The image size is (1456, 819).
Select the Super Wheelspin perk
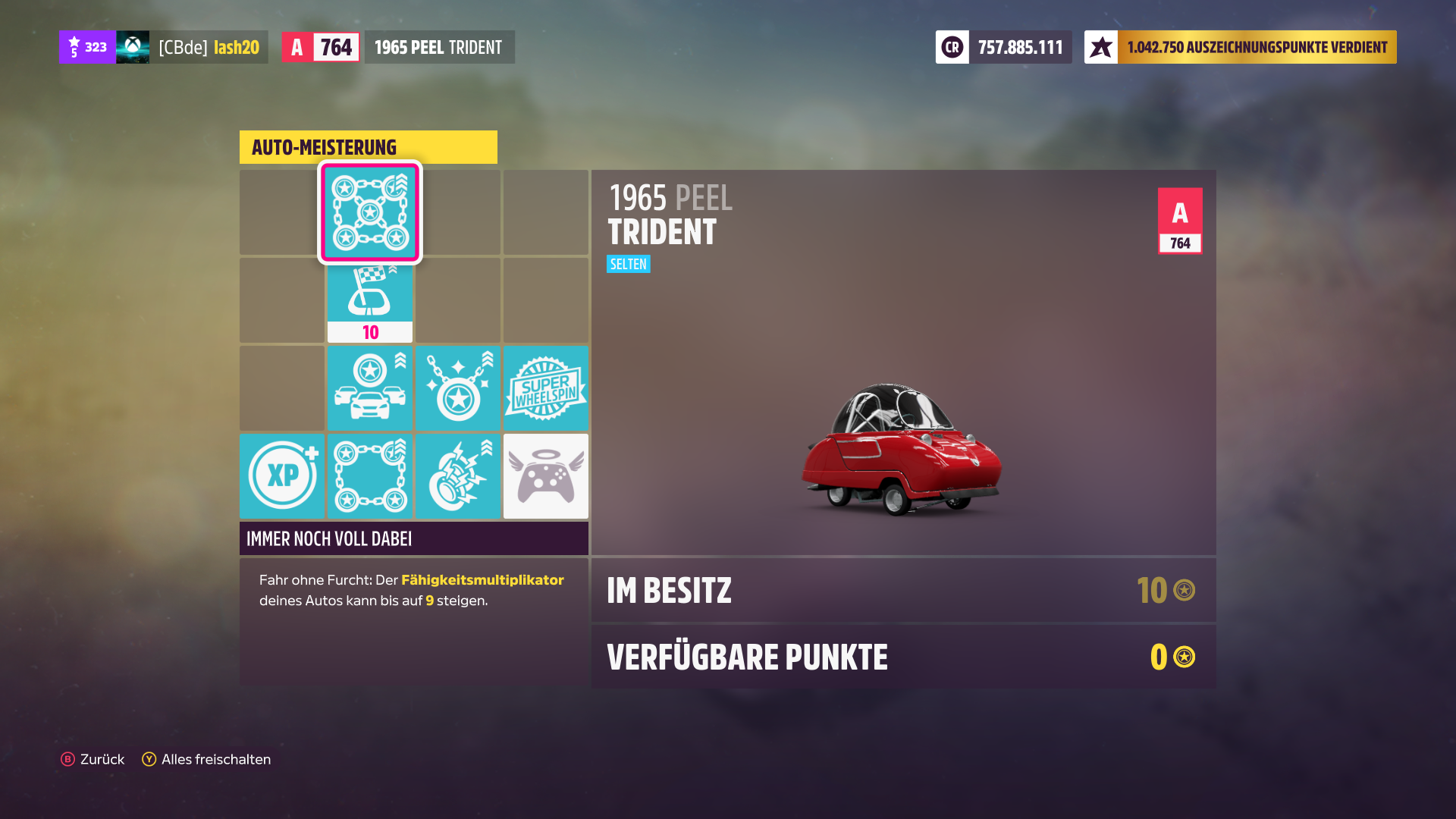[x=545, y=388]
